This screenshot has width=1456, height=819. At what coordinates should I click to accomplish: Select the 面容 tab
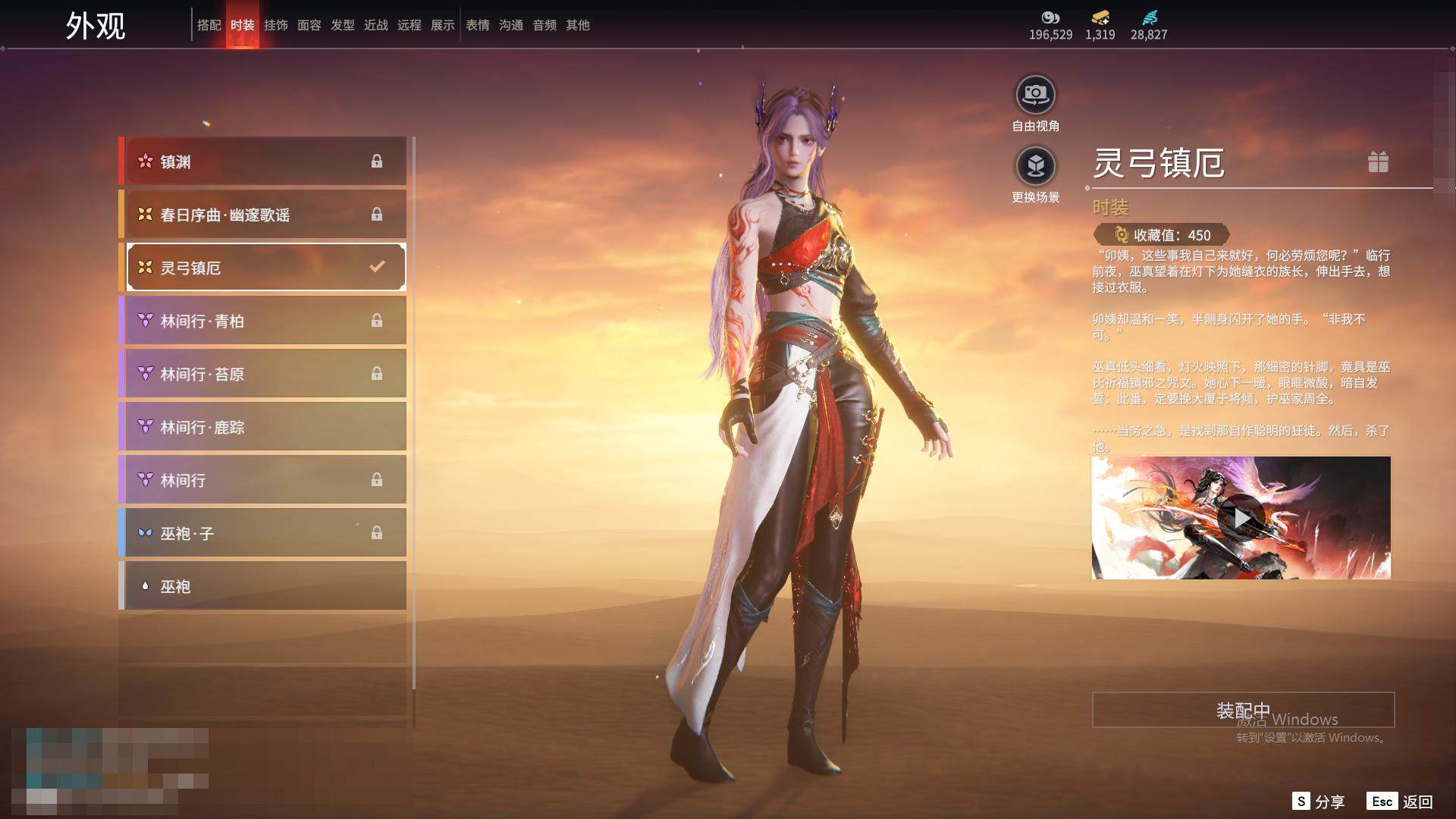point(309,25)
